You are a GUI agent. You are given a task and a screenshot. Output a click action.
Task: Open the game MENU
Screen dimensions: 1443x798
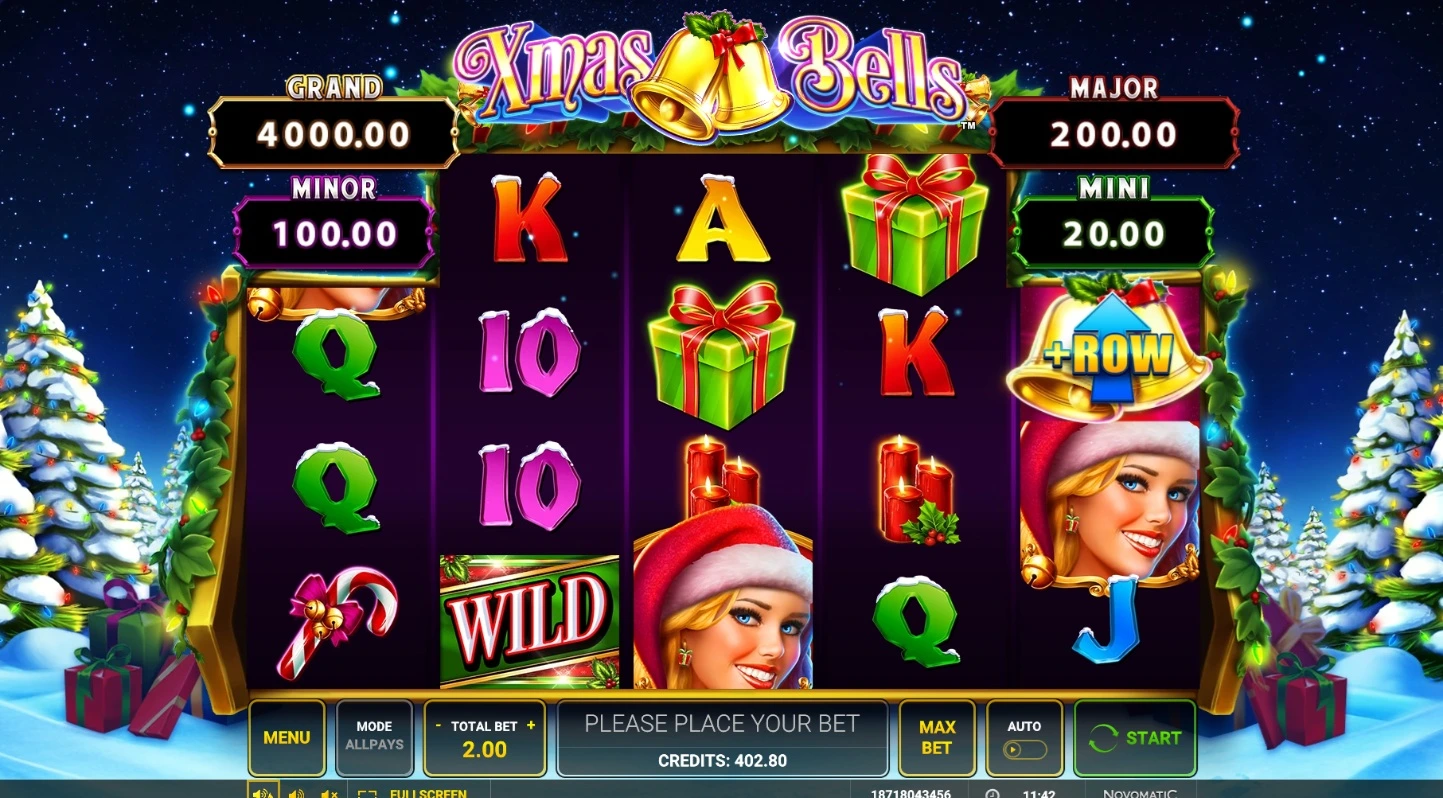[x=286, y=738]
